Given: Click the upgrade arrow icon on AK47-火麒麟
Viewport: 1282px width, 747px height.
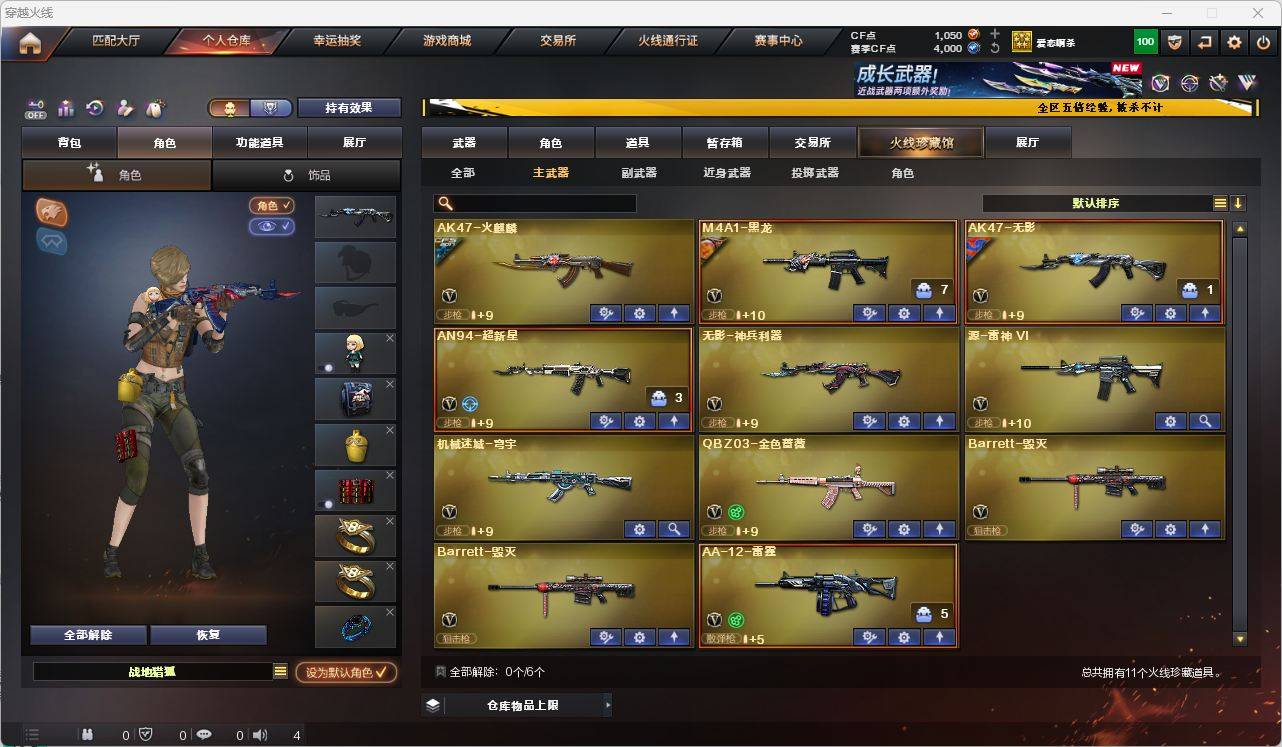Looking at the screenshot, I should [x=673, y=313].
